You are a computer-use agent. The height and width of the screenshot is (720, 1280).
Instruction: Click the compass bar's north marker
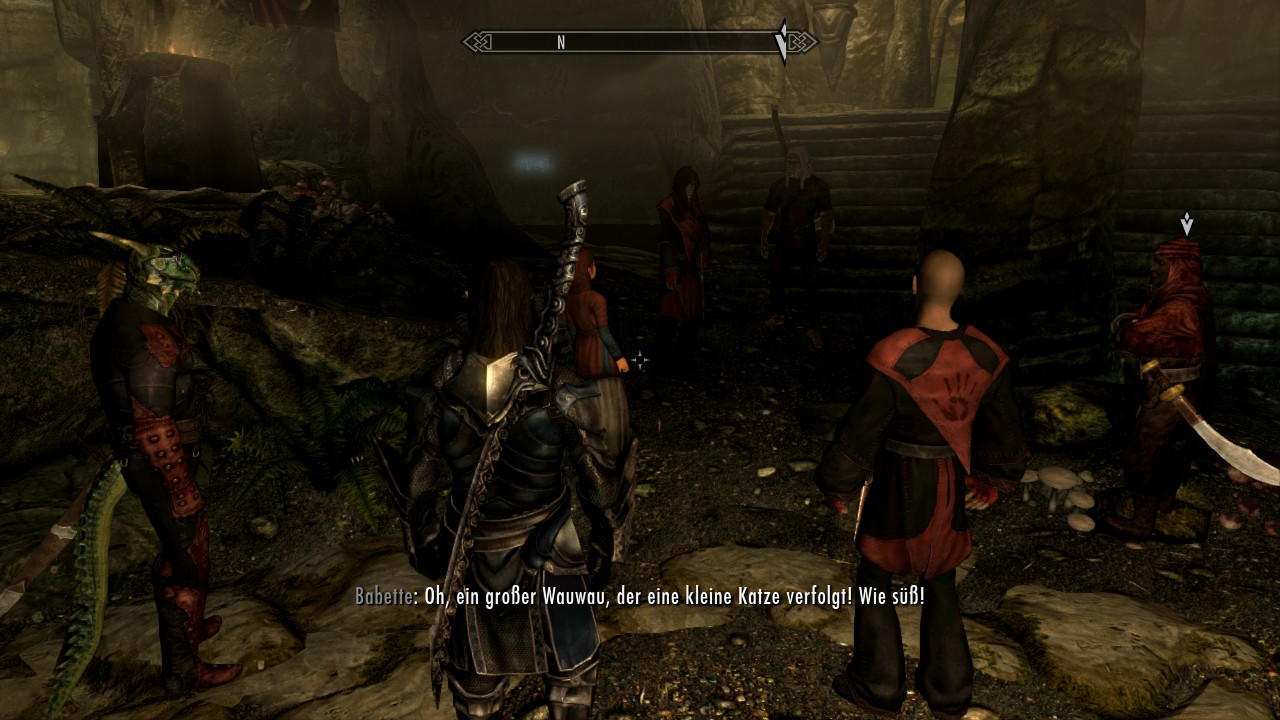tap(561, 42)
